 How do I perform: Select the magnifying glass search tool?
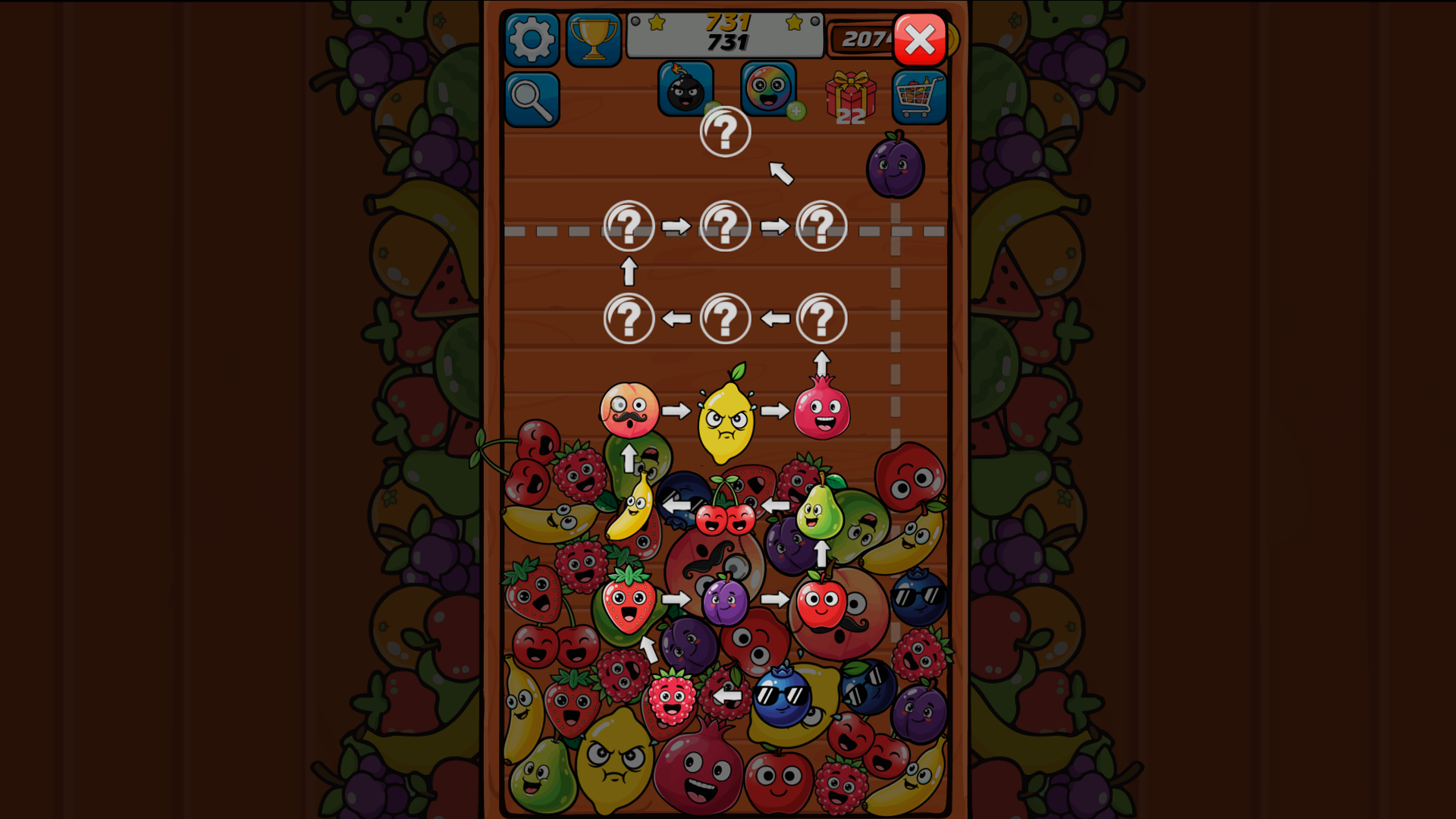coord(532,99)
